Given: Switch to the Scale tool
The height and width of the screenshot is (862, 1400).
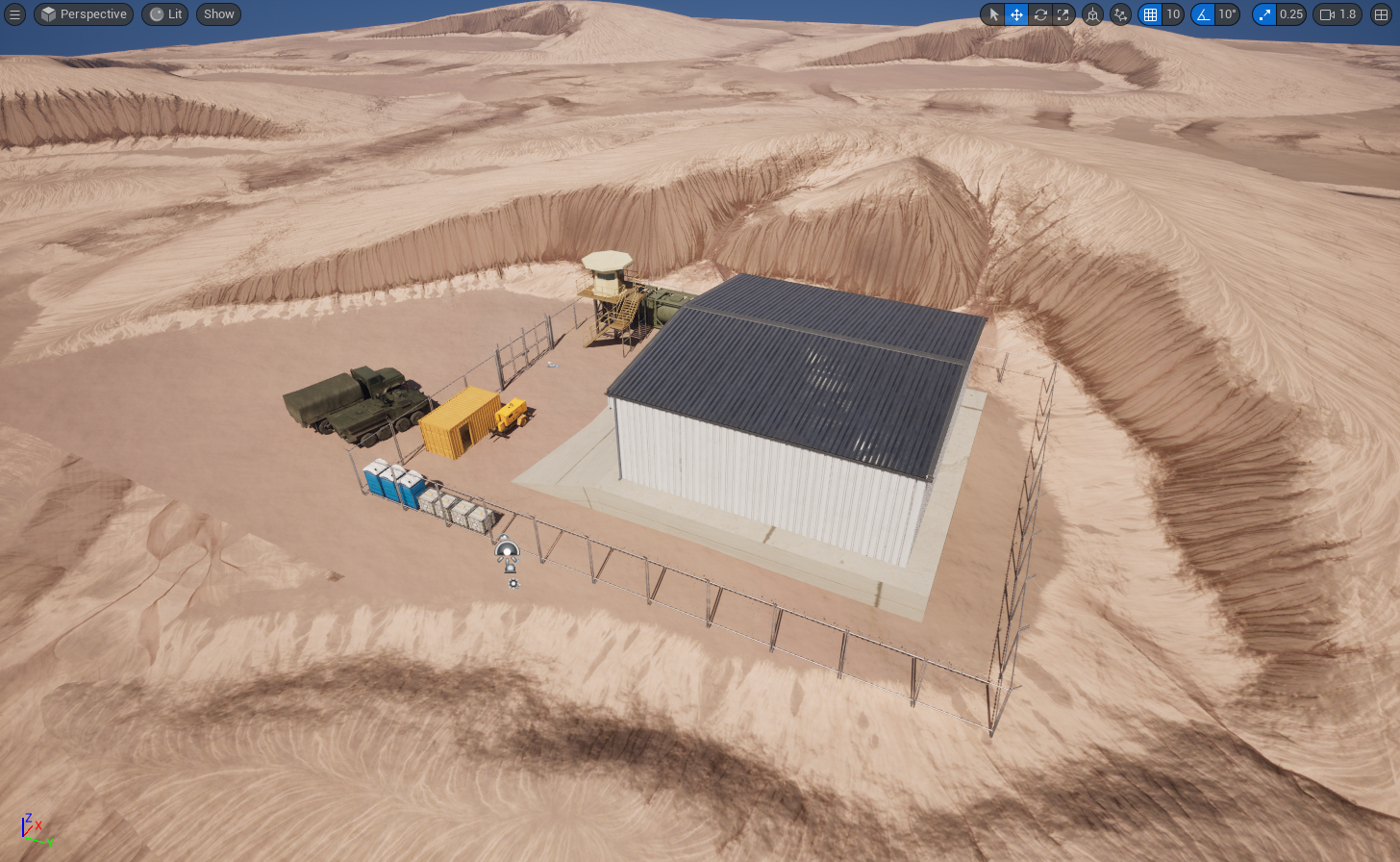Looking at the screenshot, I should (1063, 14).
